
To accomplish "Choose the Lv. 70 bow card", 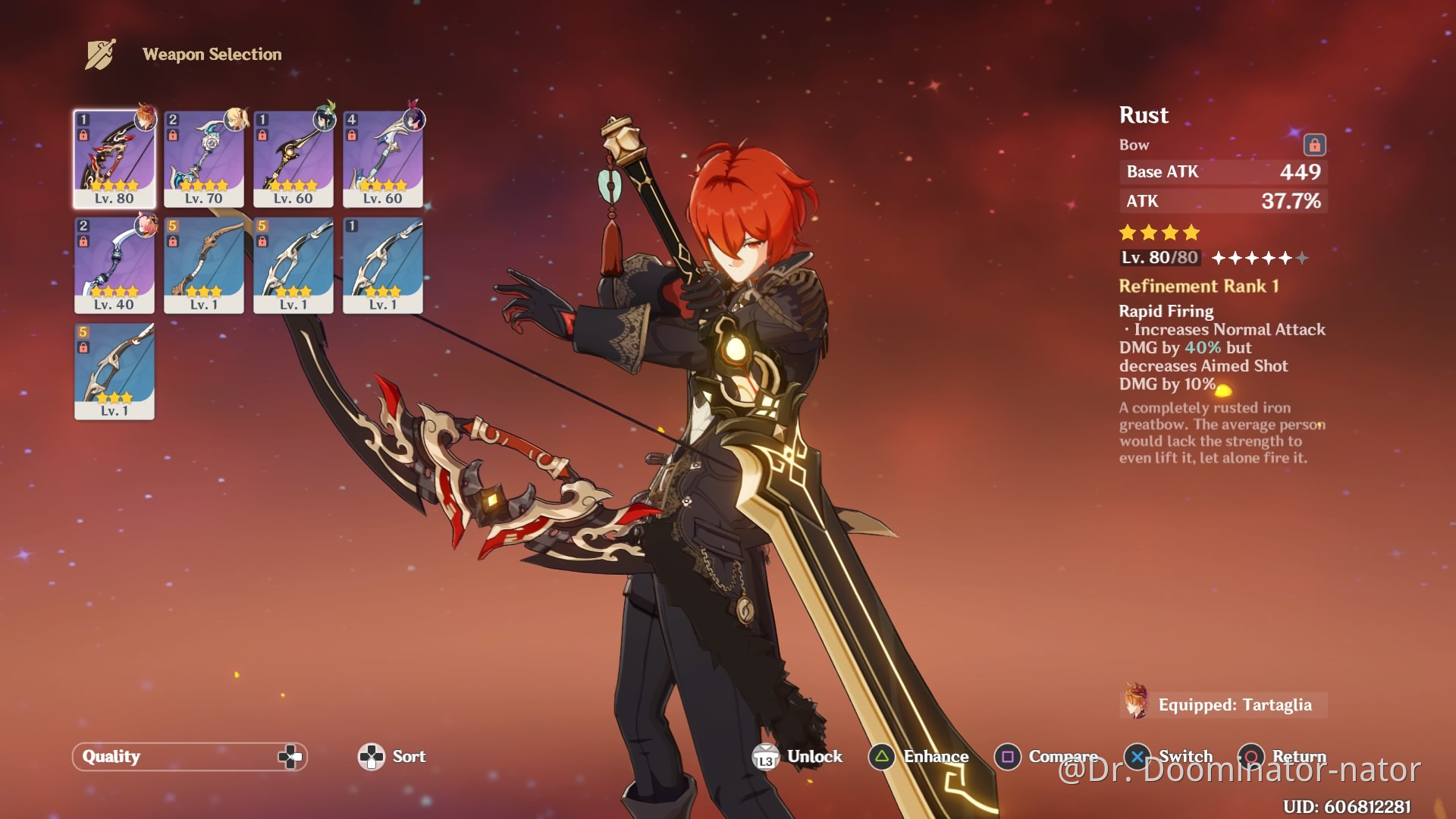I will click(x=204, y=158).
